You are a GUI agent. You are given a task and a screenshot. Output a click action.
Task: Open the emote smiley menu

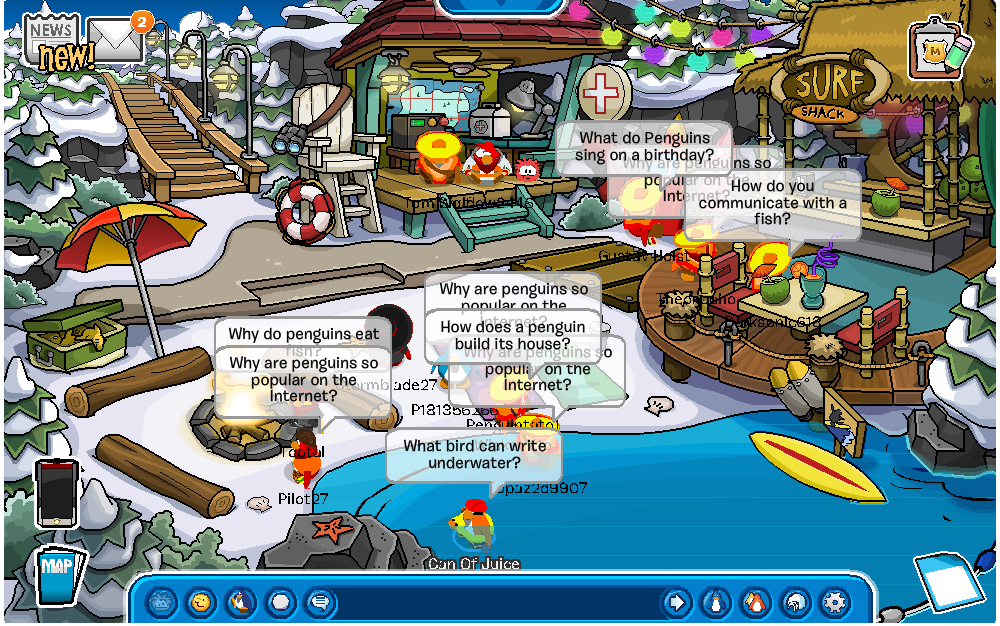tap(201, 602)
